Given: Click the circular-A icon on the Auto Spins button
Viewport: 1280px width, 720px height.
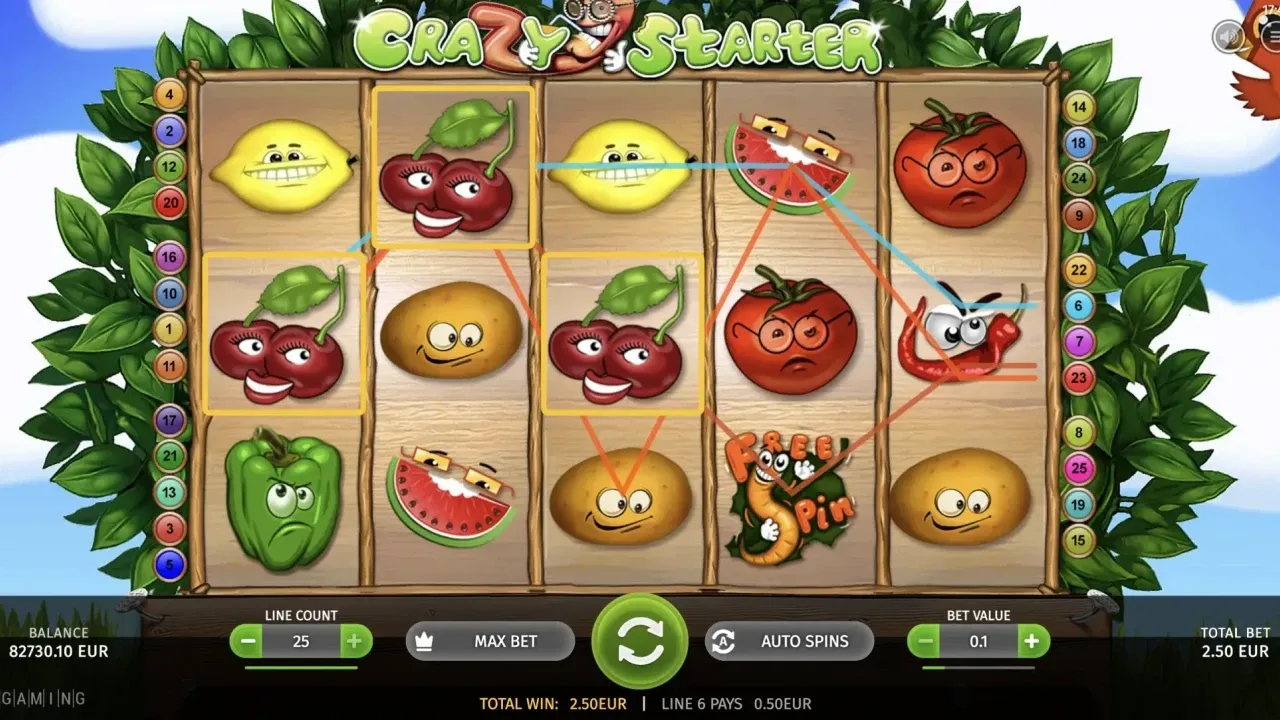Looking at the screenshot, I should click(x=723, y=641).
